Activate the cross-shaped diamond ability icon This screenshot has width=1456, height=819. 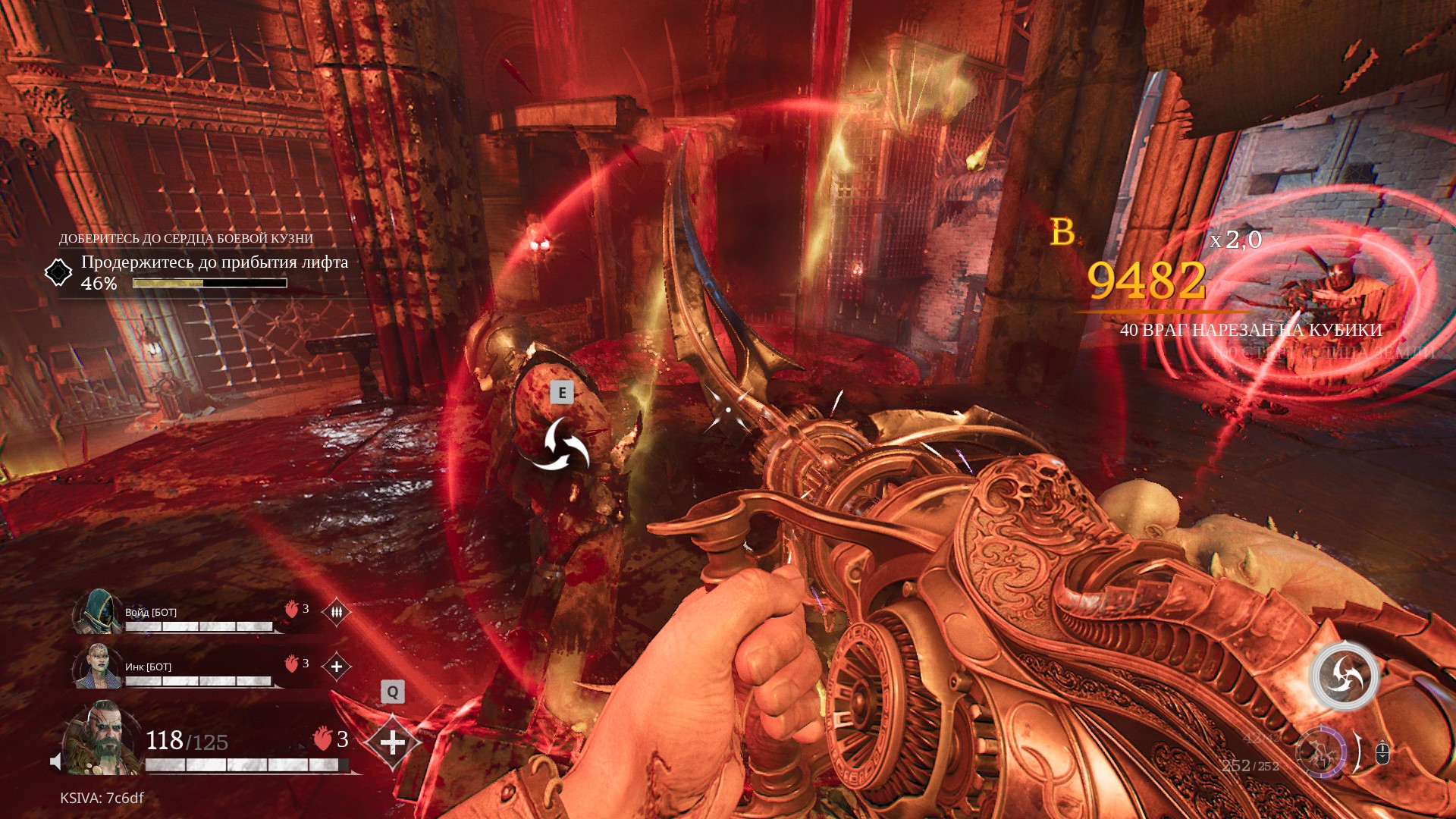392,742
